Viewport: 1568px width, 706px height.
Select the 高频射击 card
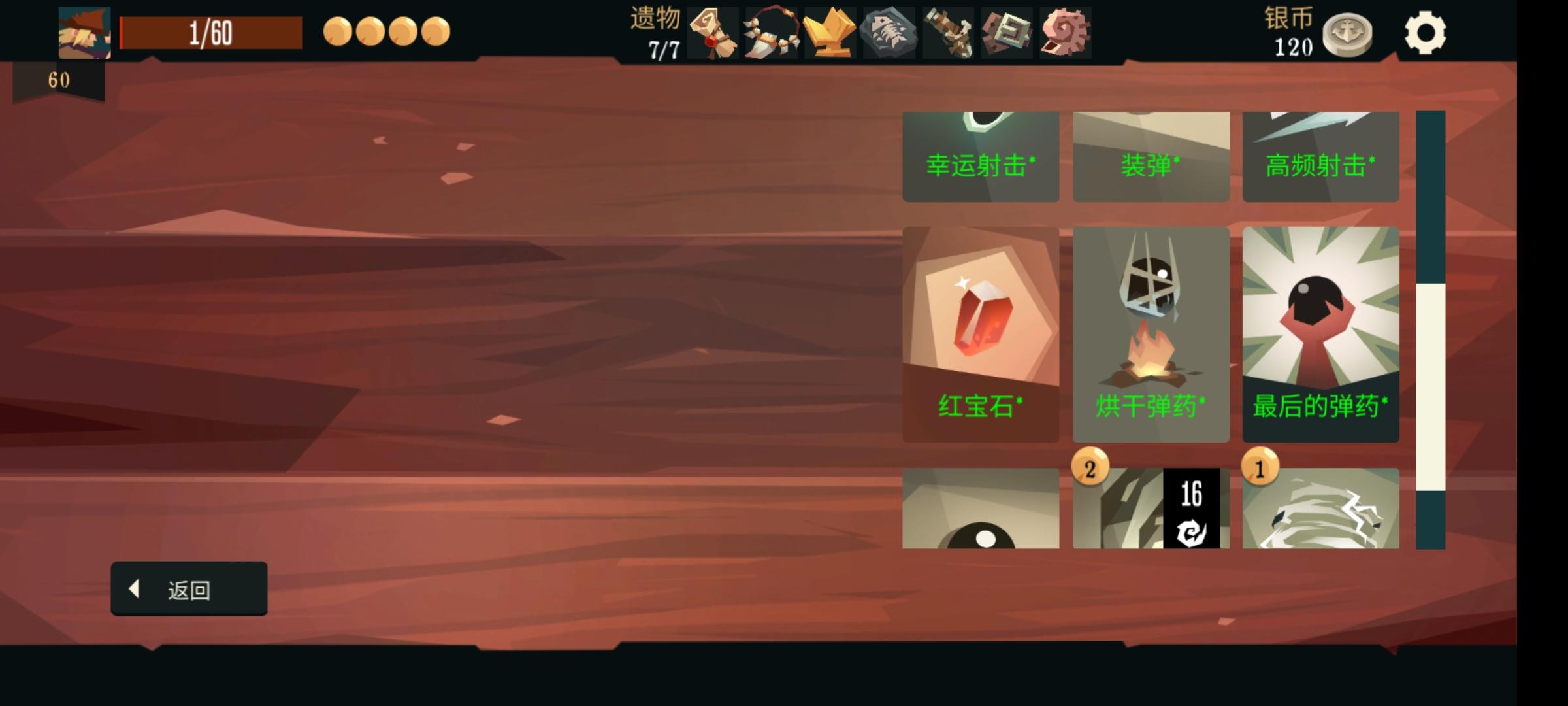tap(1321, 157)
